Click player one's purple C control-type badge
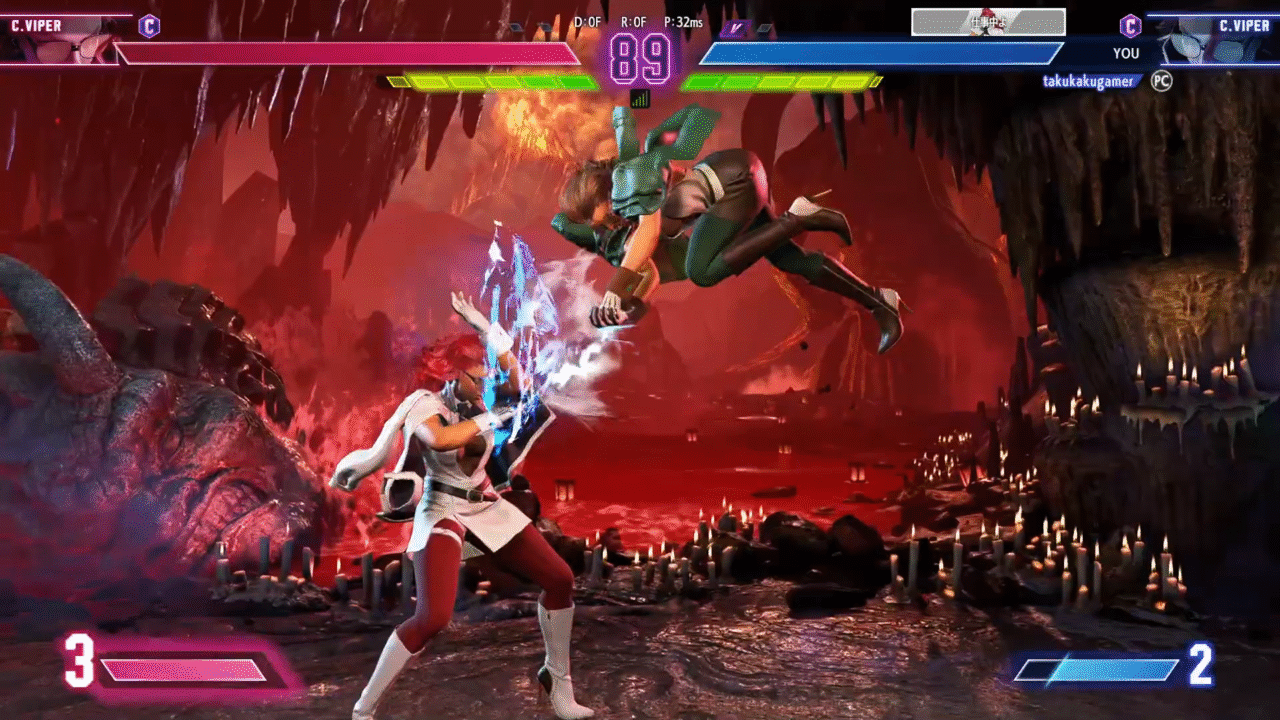The image size is (1280, 720). [149, 26]
